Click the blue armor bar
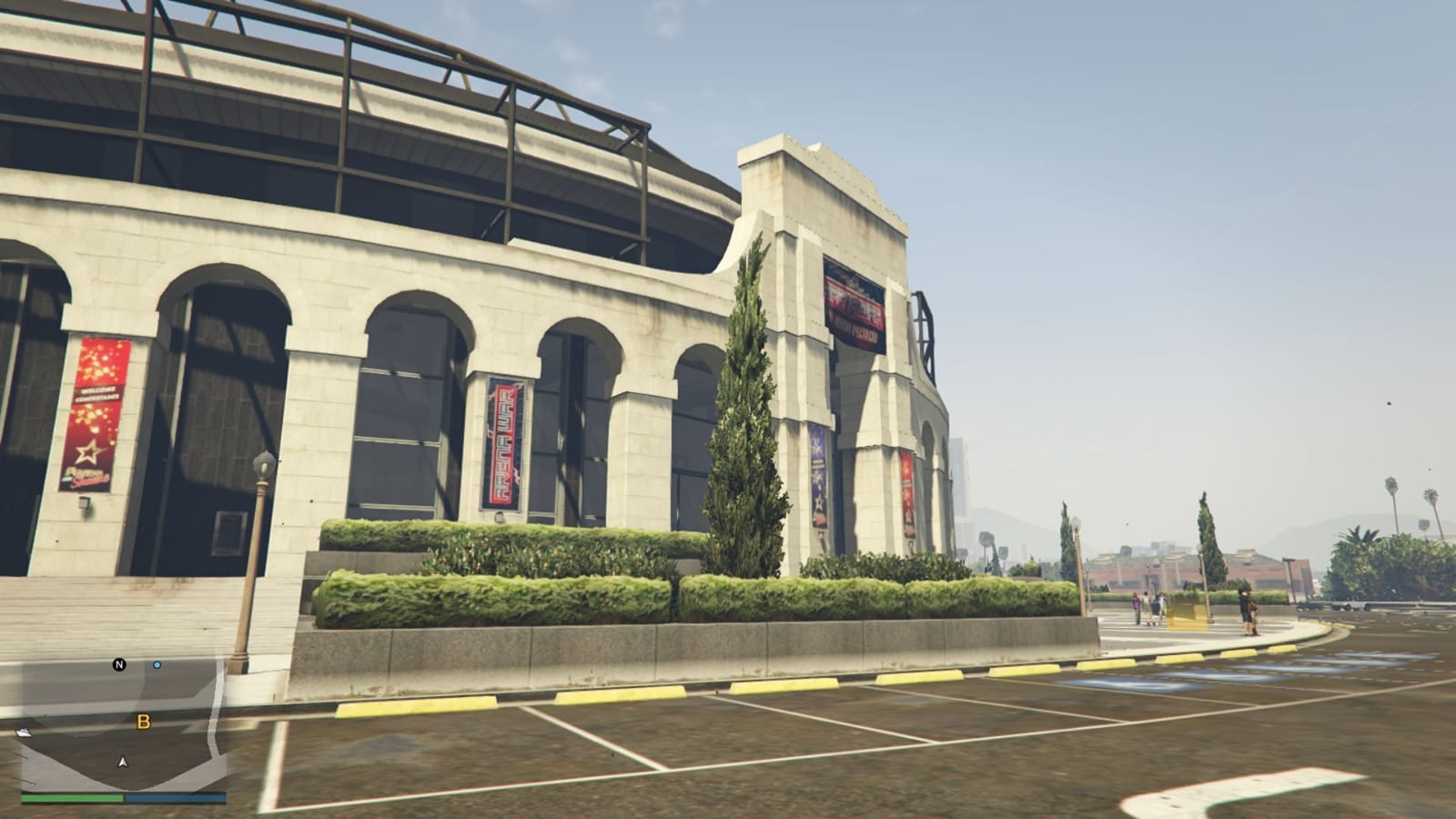Image resolution: width=1456 pixels, height=819 pixels. coord(177,797)
